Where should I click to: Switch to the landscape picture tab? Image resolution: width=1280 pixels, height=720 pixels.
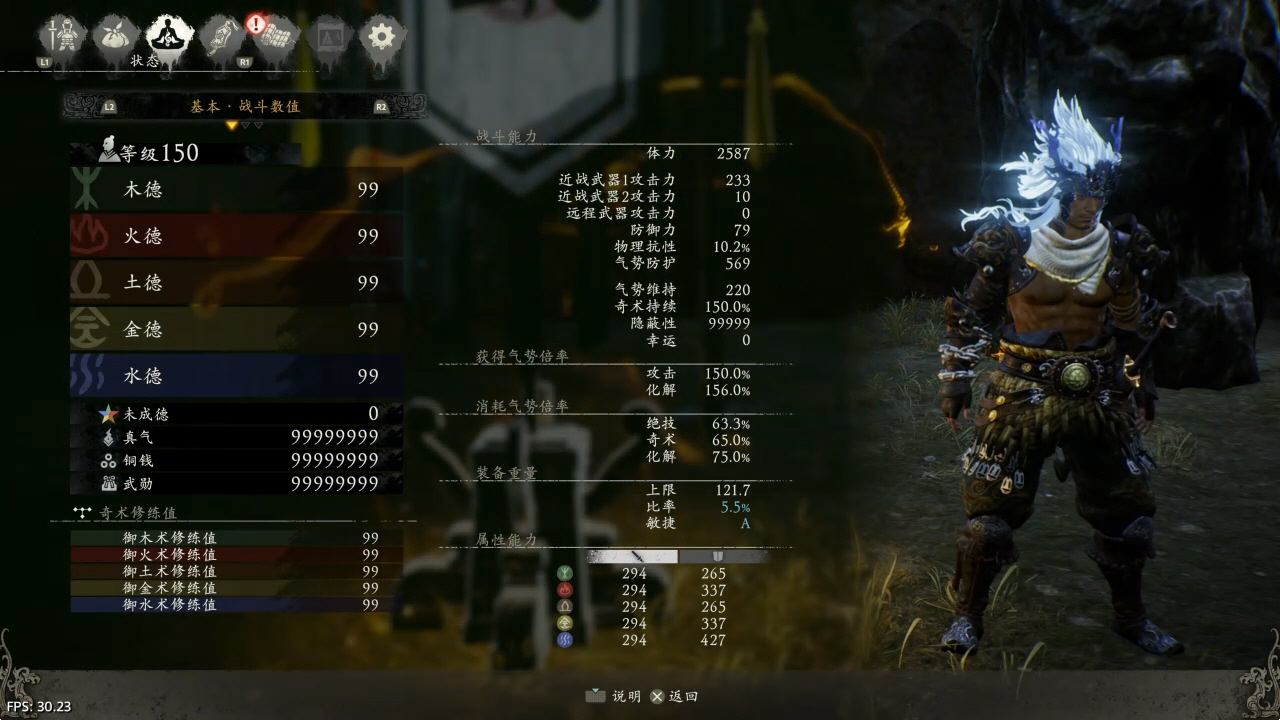[x=327, y=38]
